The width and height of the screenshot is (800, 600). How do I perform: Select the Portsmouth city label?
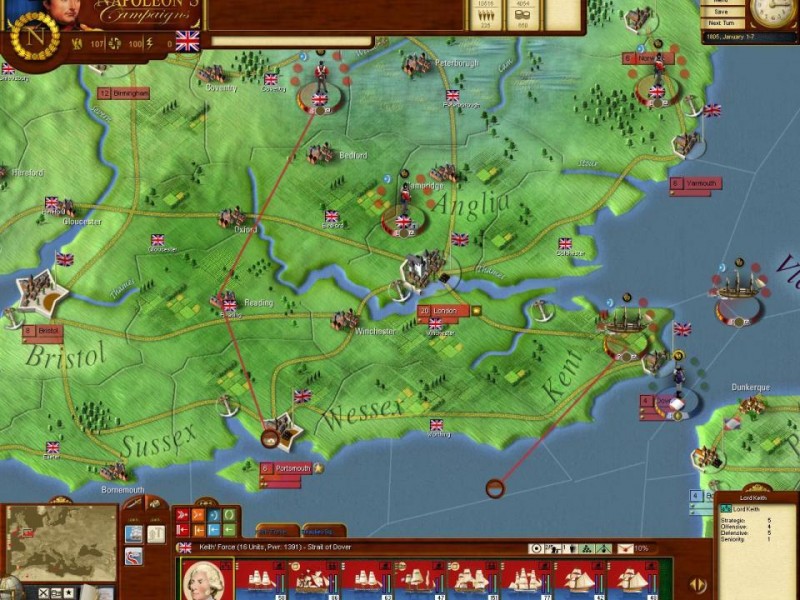(287, 468)
